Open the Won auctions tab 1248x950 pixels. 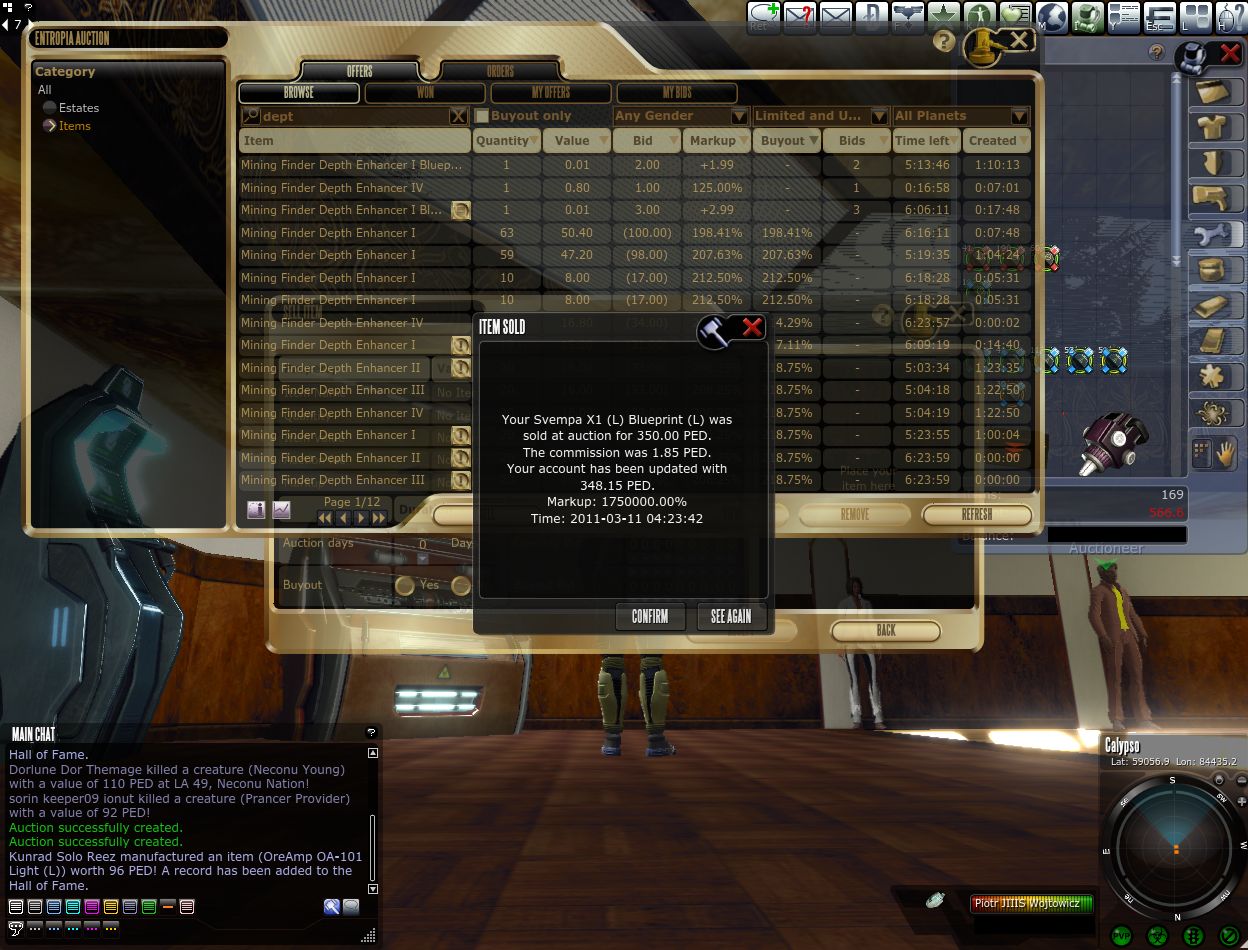tap(425, 93)
